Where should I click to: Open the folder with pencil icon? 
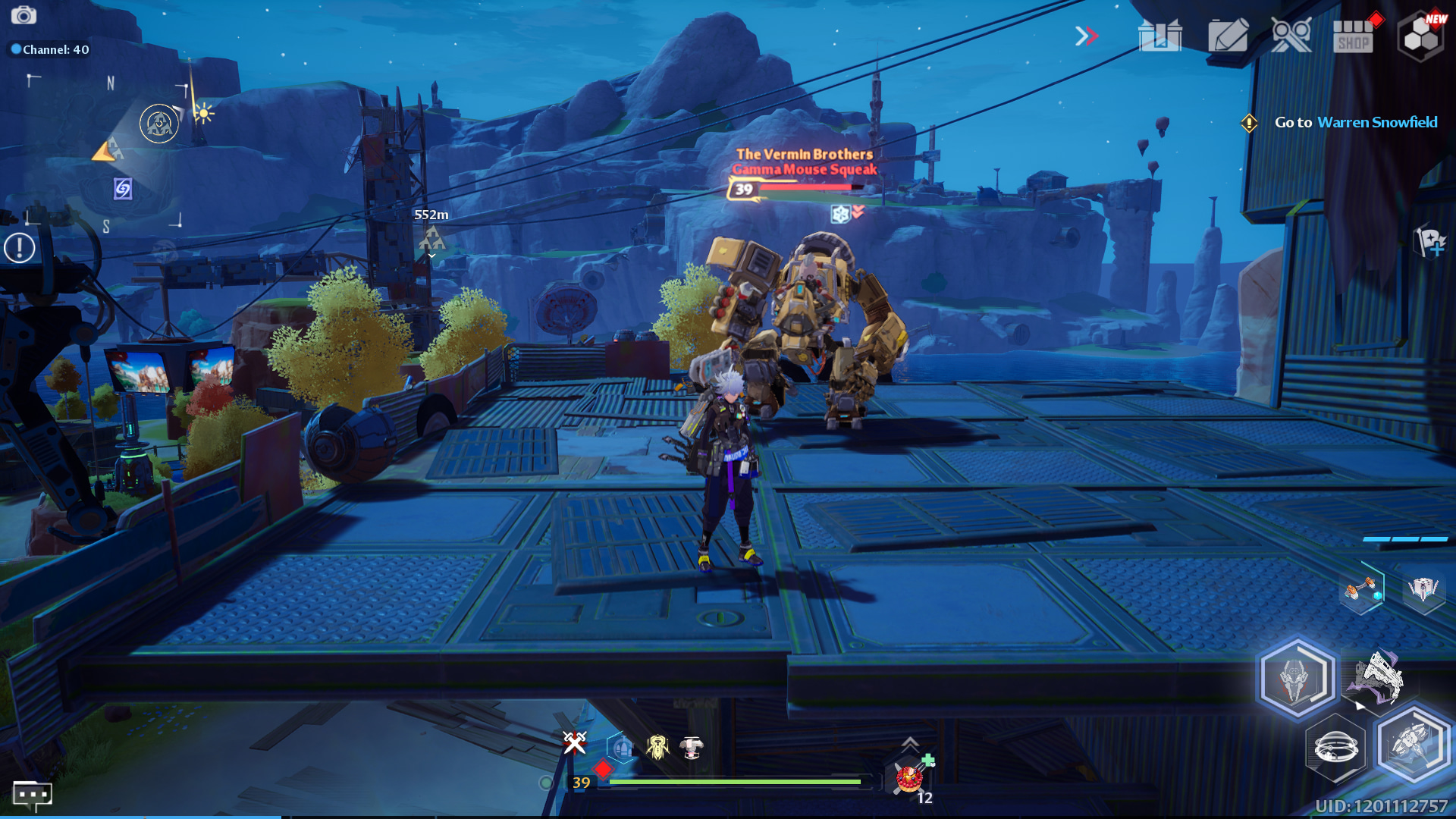1227,36
